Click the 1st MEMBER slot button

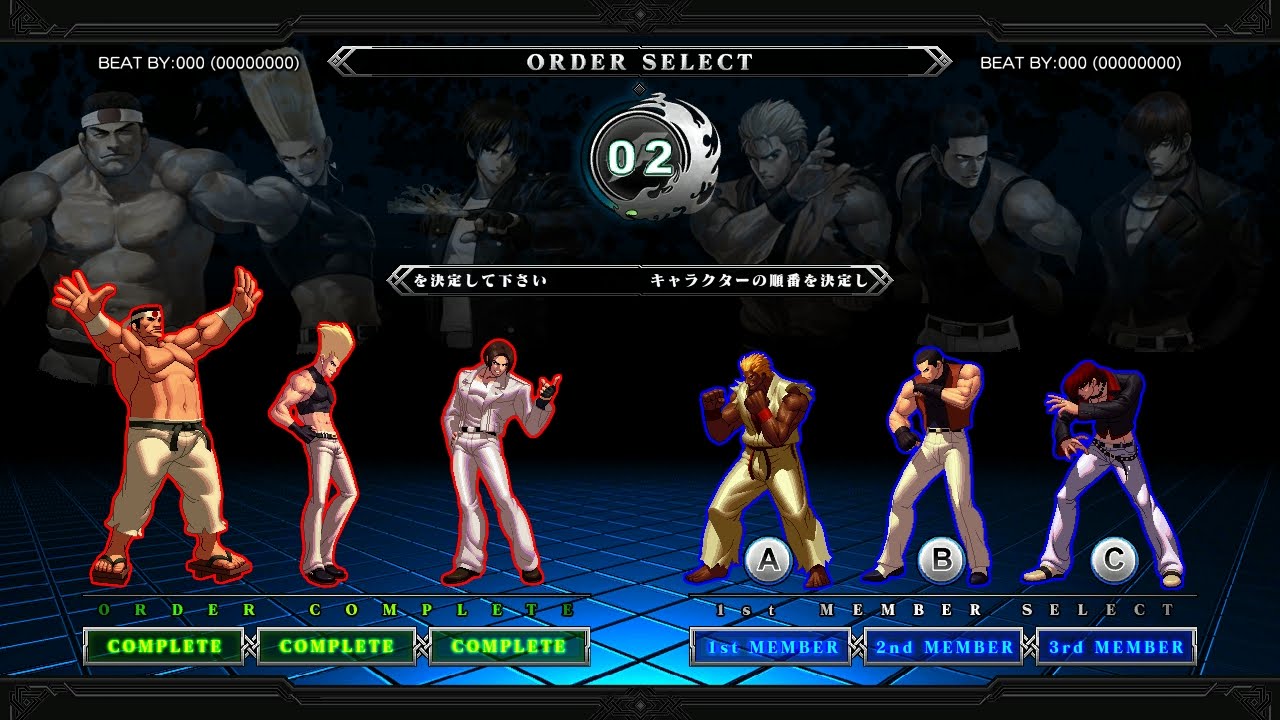point(770,648)
